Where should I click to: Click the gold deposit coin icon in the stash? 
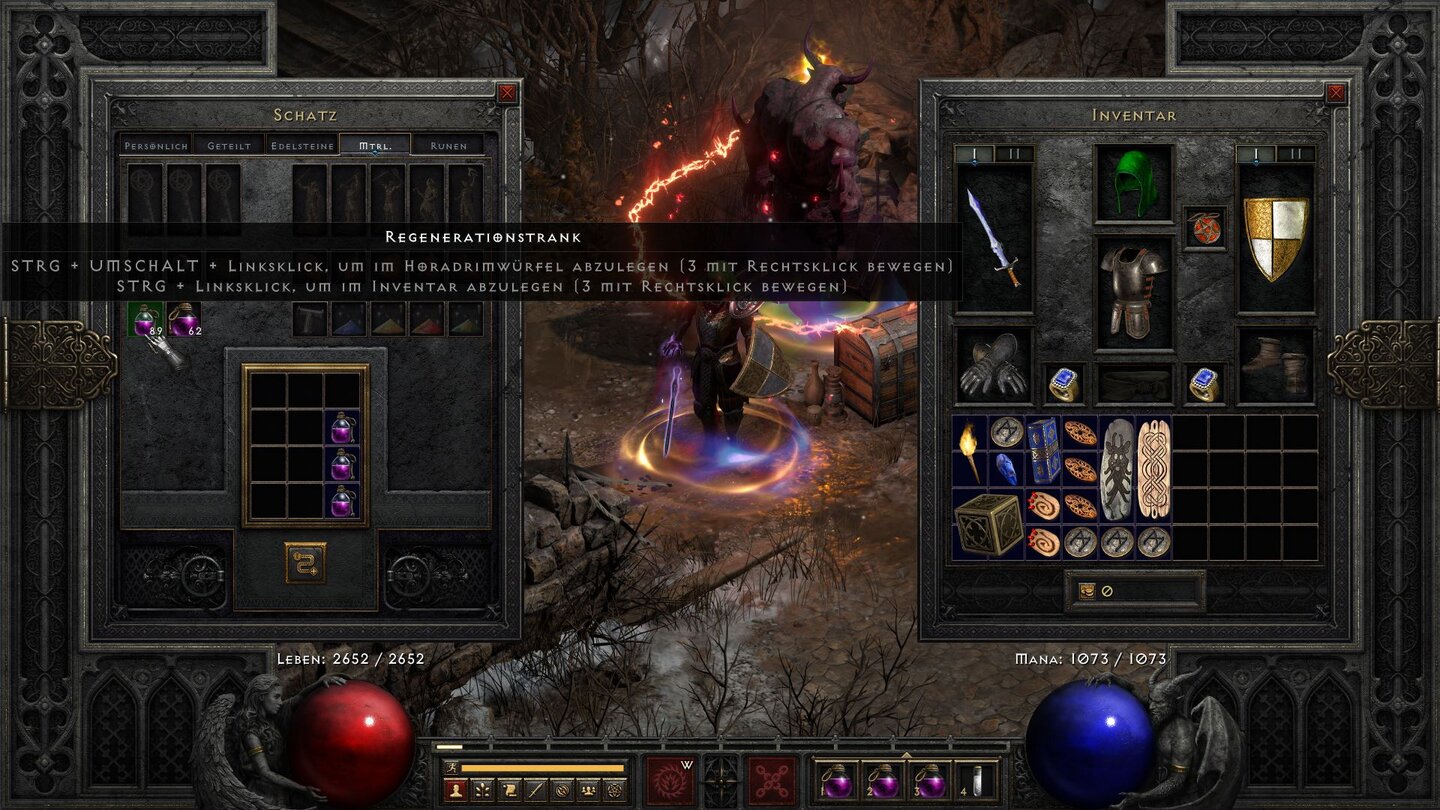click(305, 560)
